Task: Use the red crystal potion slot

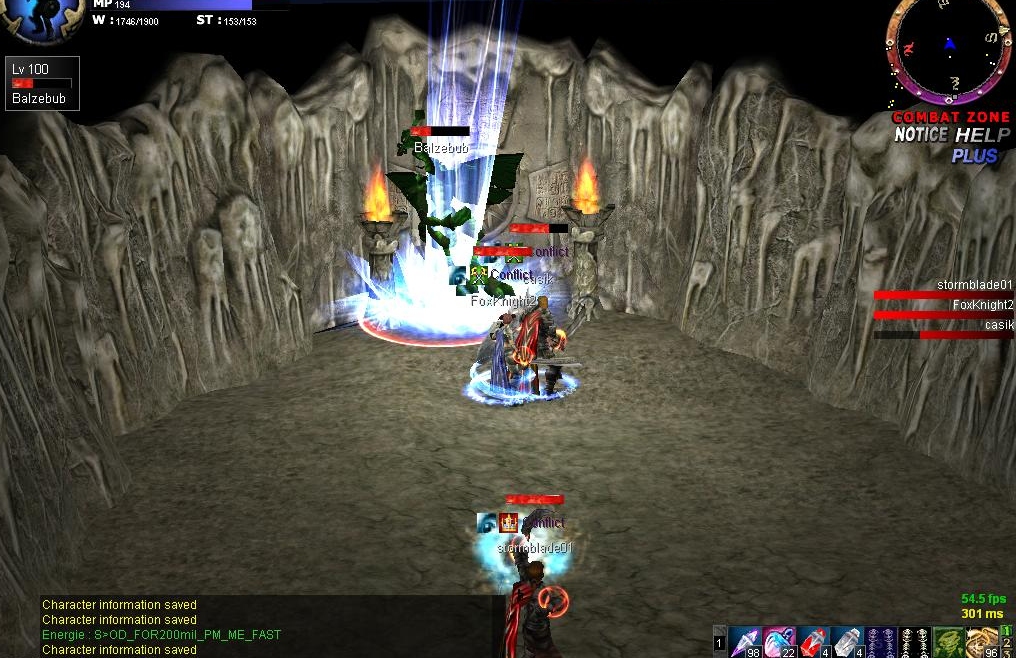Action: click(x=813, y=641)
